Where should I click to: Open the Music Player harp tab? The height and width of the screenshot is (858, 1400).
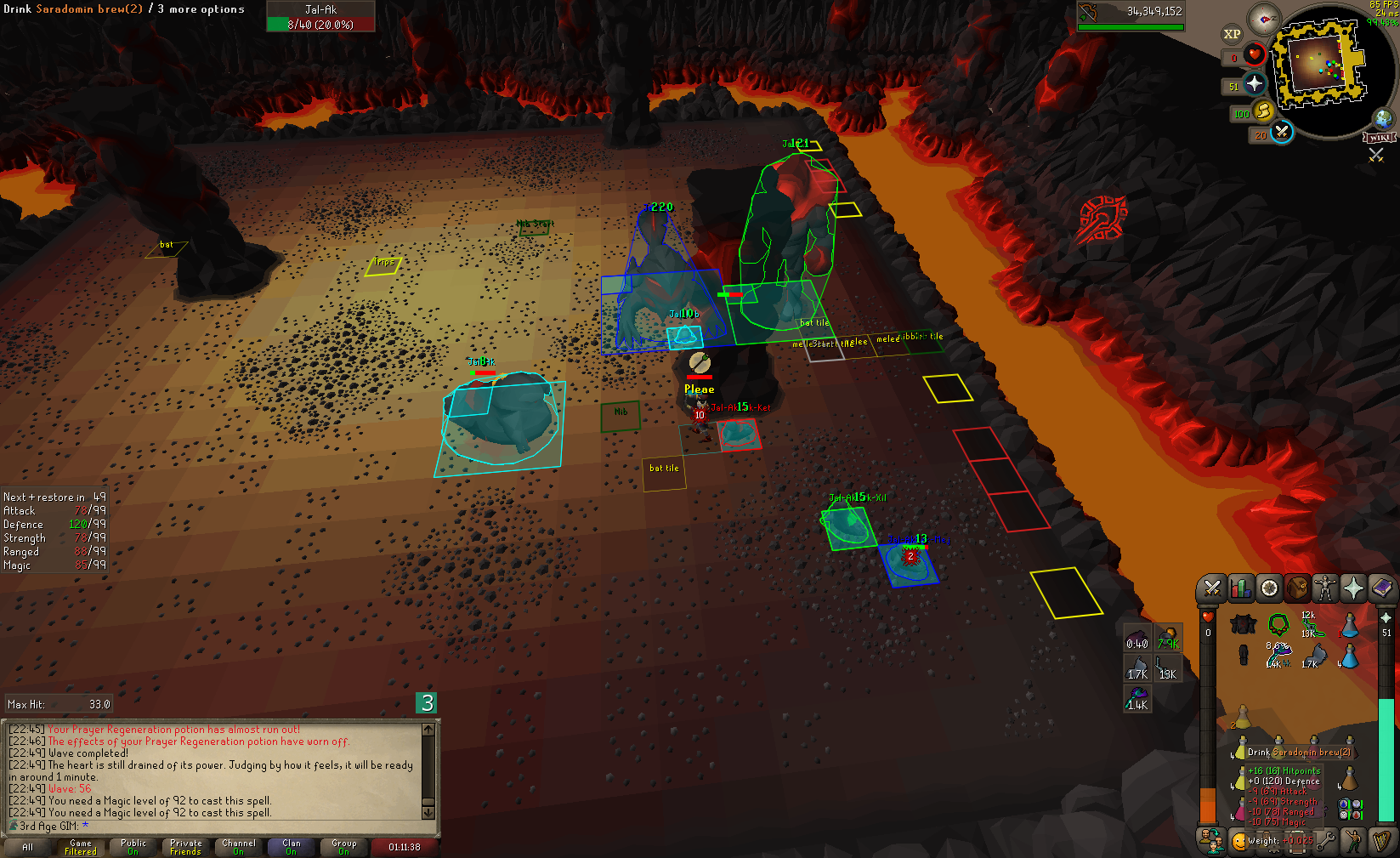[x=1381, y=841]
